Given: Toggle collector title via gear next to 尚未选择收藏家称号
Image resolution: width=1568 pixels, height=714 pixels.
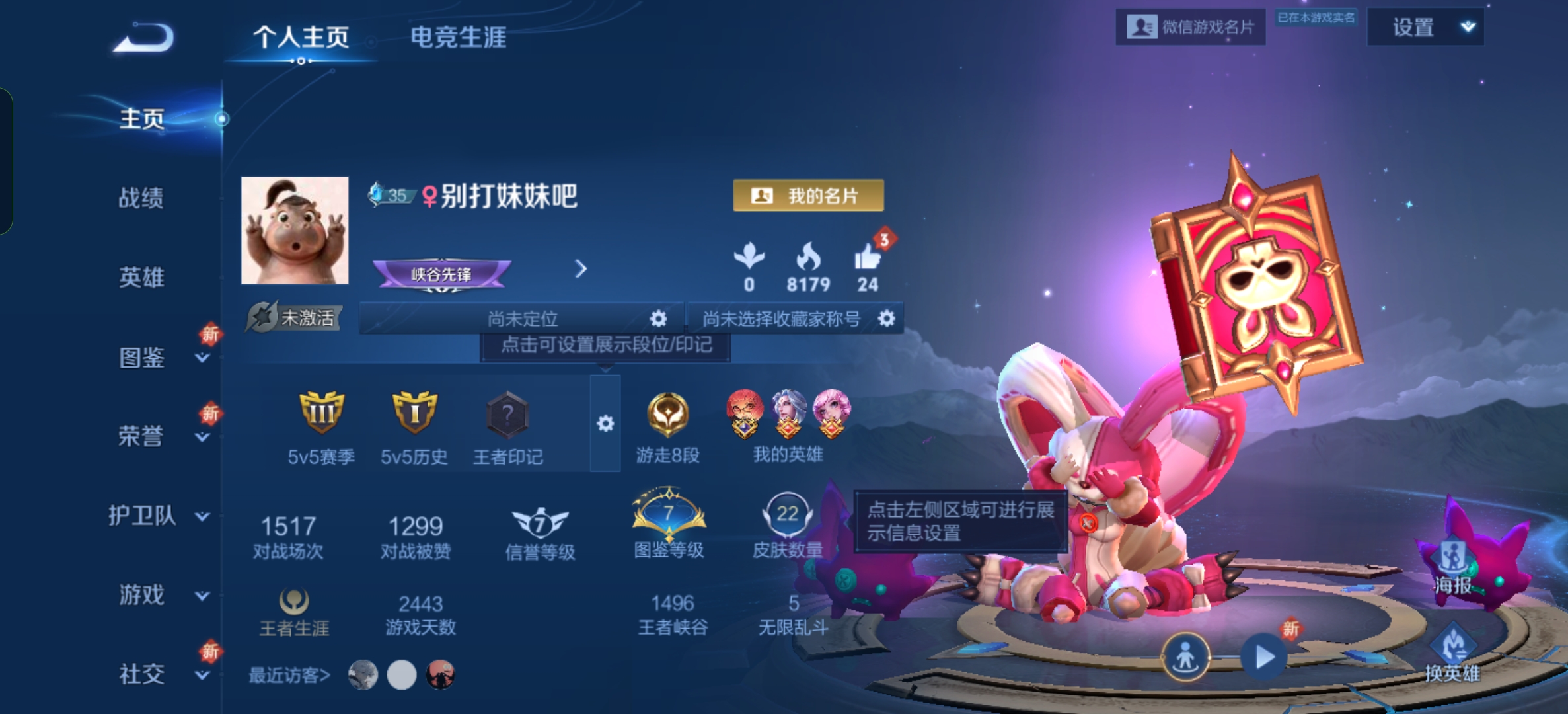Looking at the screenshot, I should [887, 319].
